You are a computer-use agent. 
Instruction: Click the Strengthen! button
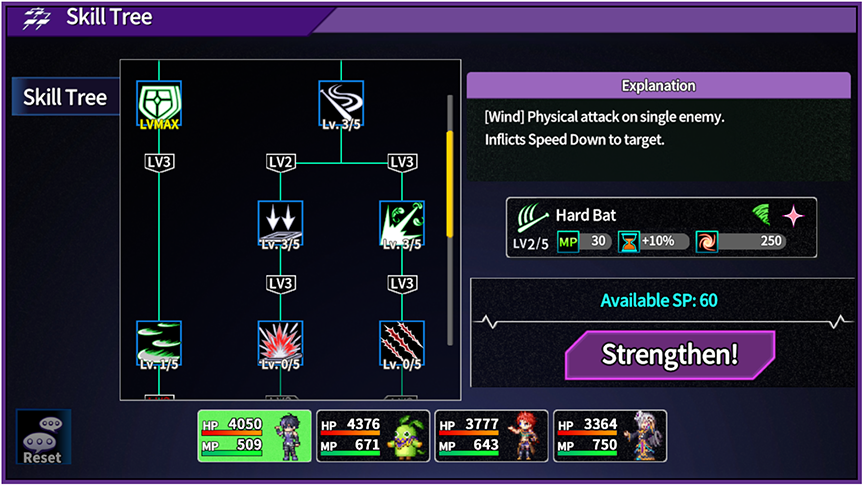[x=669, y=355]
